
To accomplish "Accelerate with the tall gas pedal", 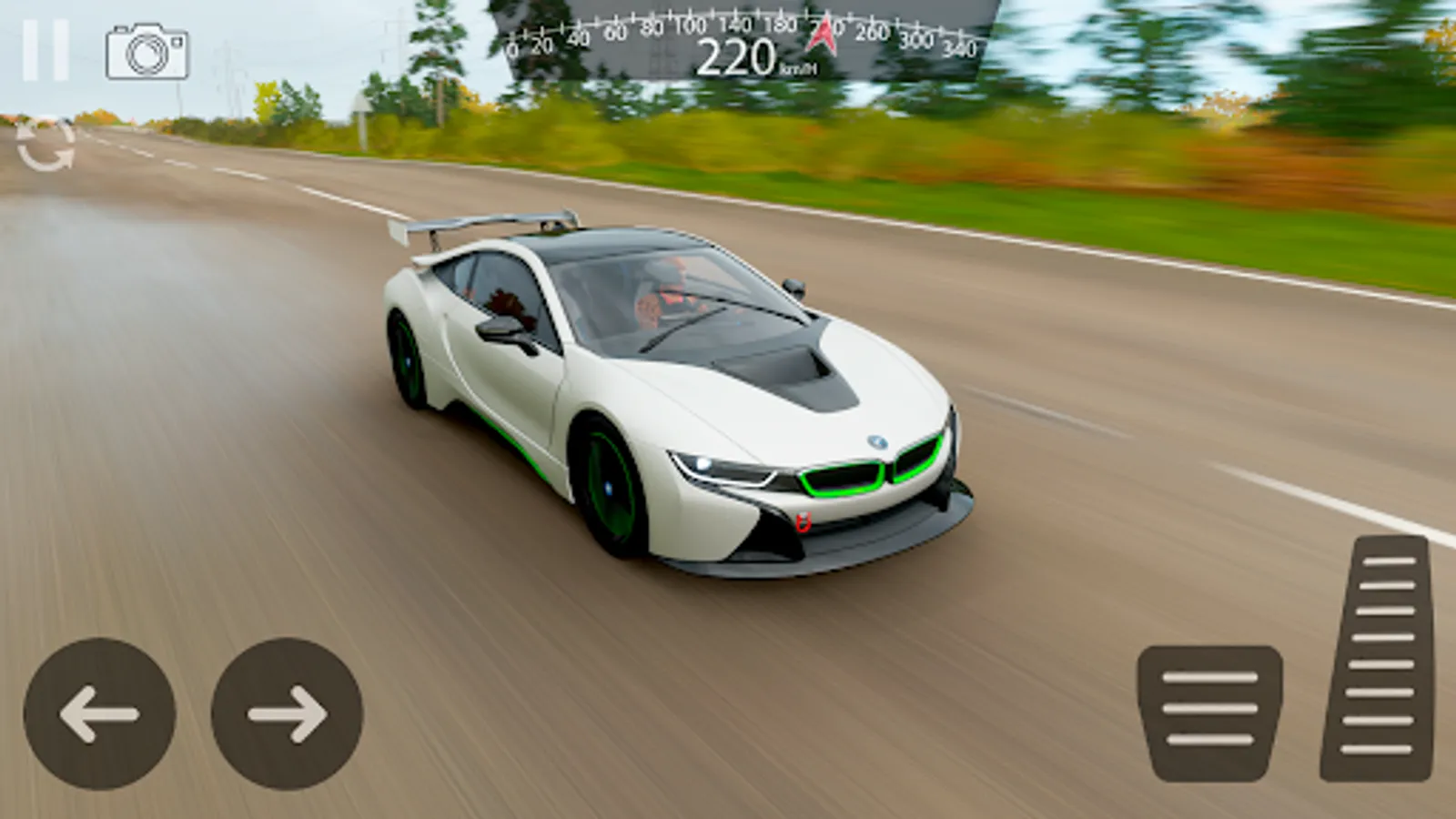I will click(1379, 657).
